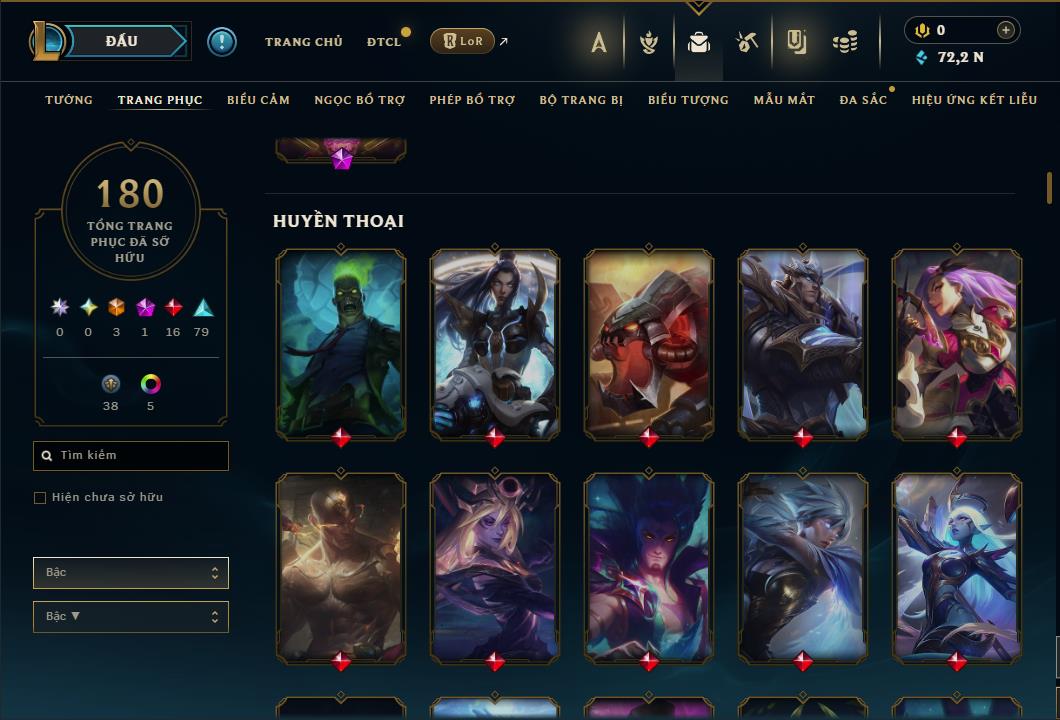Click the plus button beside the currency

point(1006,30)
